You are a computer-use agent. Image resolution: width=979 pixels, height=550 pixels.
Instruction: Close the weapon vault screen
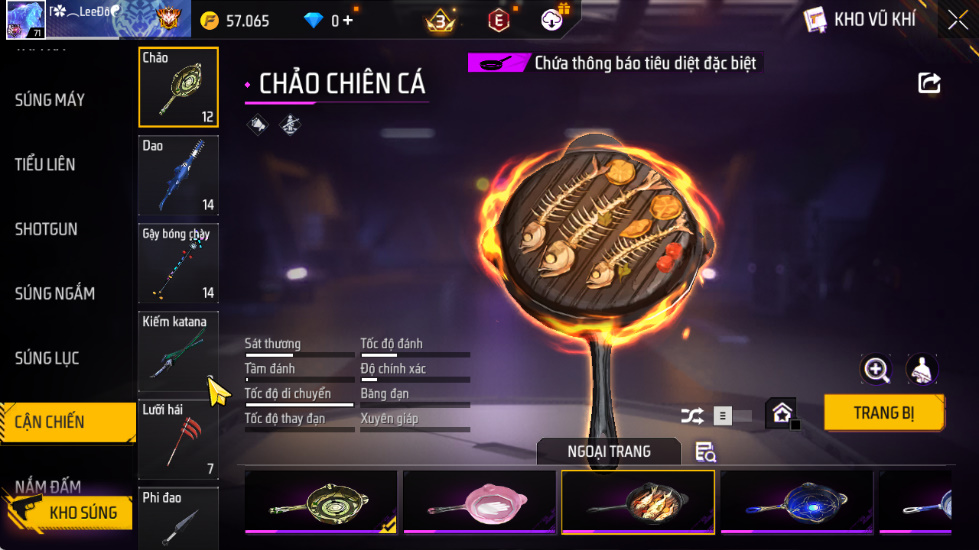click(957, 20)
